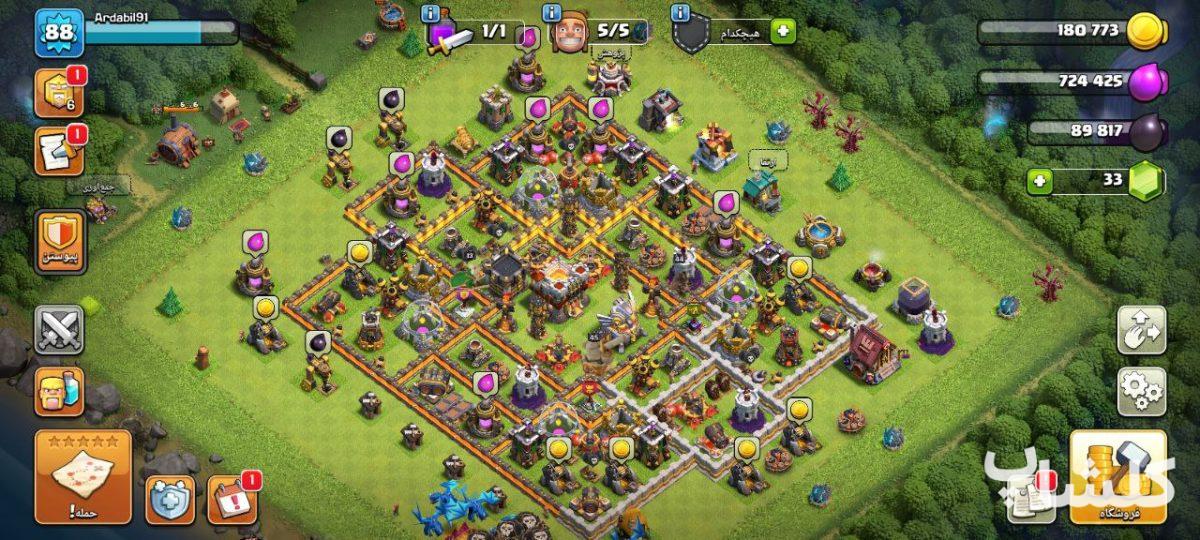Open the settings gears button
Screen dimensions: 1200x540
pyautogui.click(x=1141, y=391)
